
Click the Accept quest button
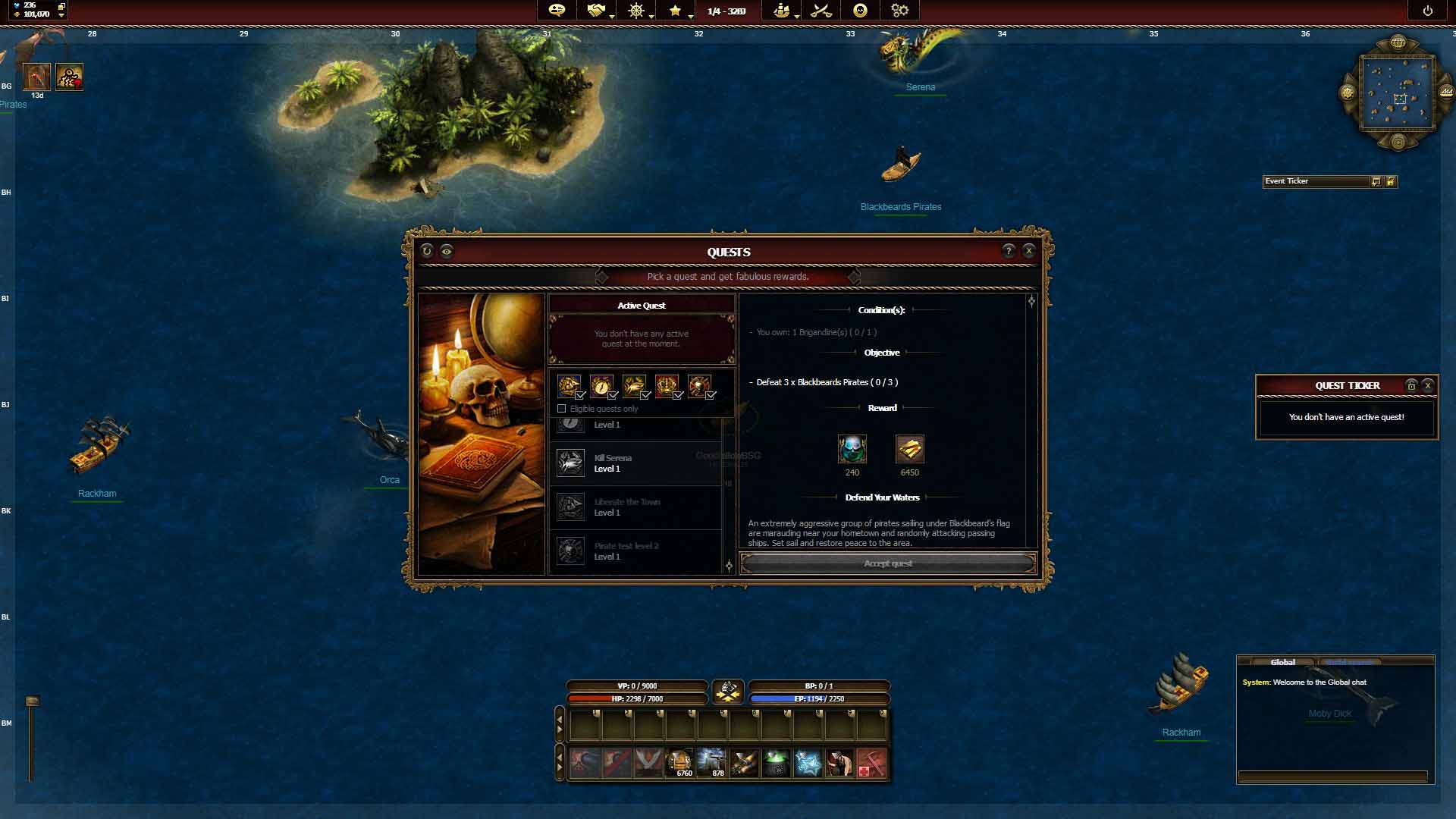pyautogui.click(x=888, y=563)
